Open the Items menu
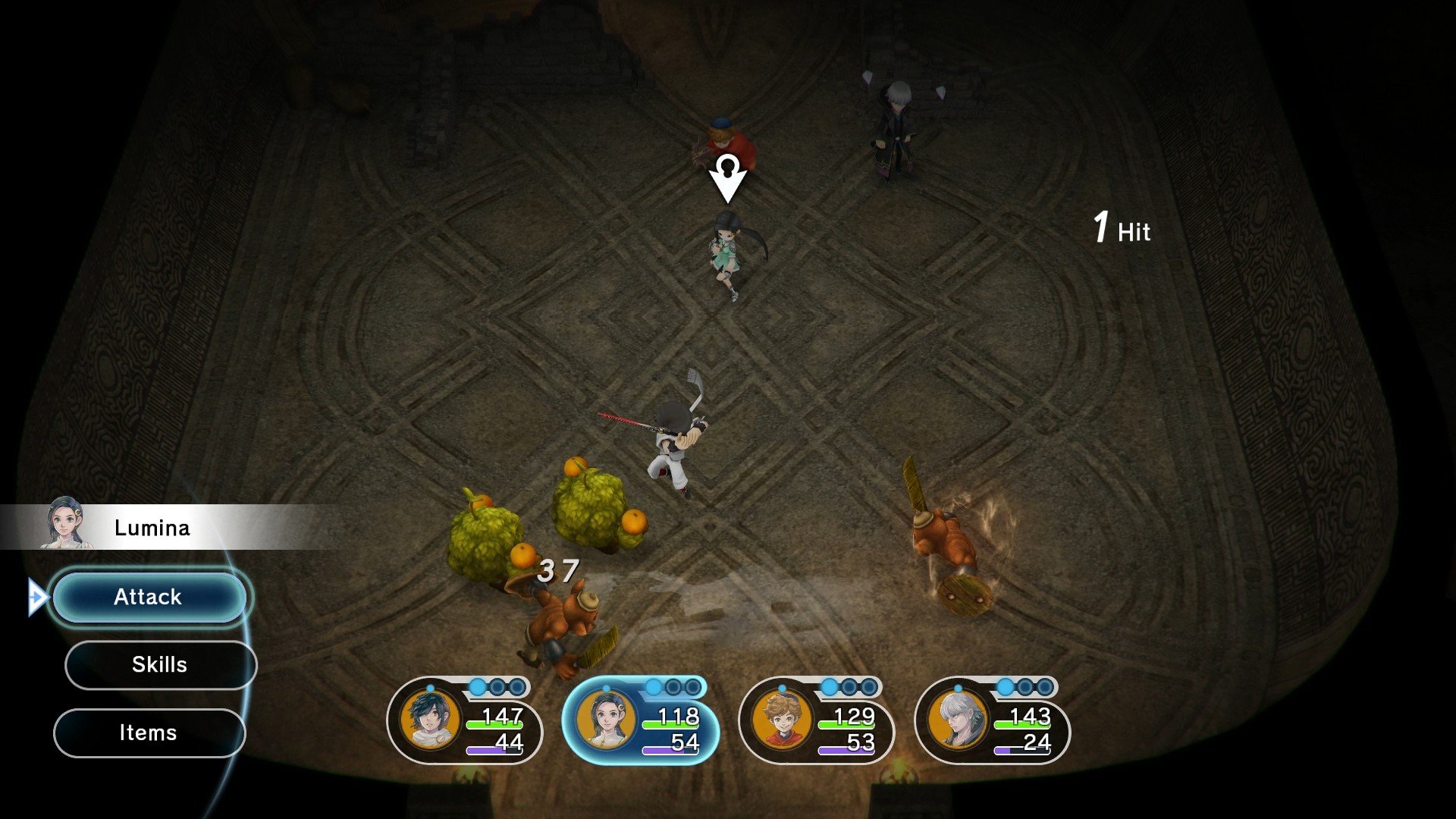Image resolution: width=1456 pixels, height=819 pixels. [x=149, y=733]
